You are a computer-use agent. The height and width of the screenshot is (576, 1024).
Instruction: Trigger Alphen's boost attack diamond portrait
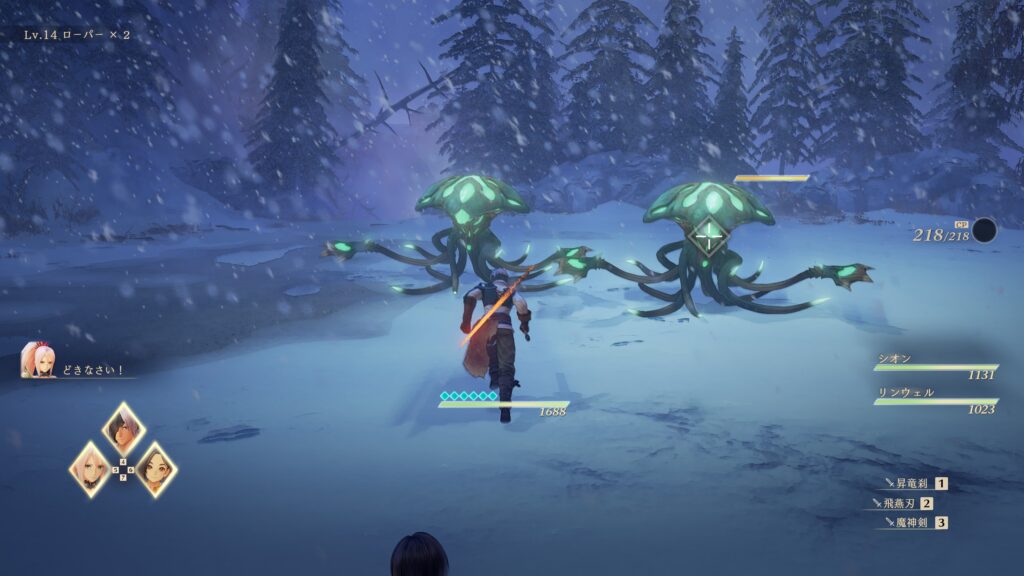[x=124, y=430]
